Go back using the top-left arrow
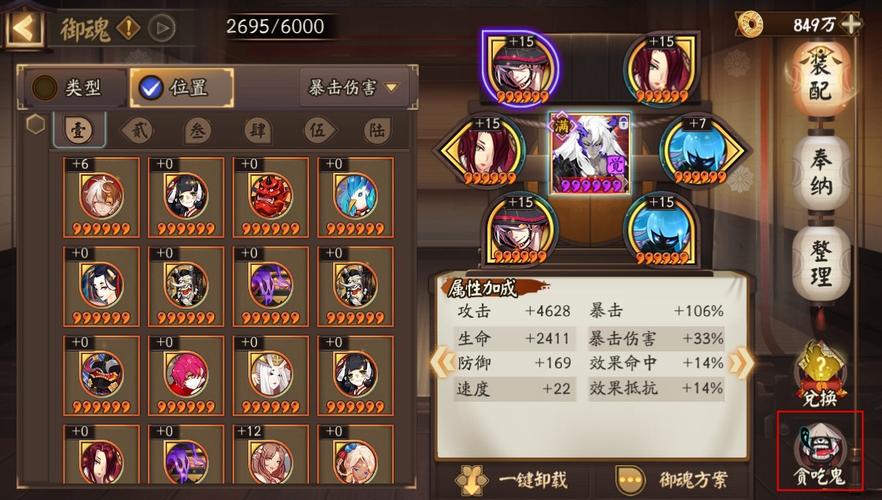This screenshot has width=882, height=500. click(24, 26)
